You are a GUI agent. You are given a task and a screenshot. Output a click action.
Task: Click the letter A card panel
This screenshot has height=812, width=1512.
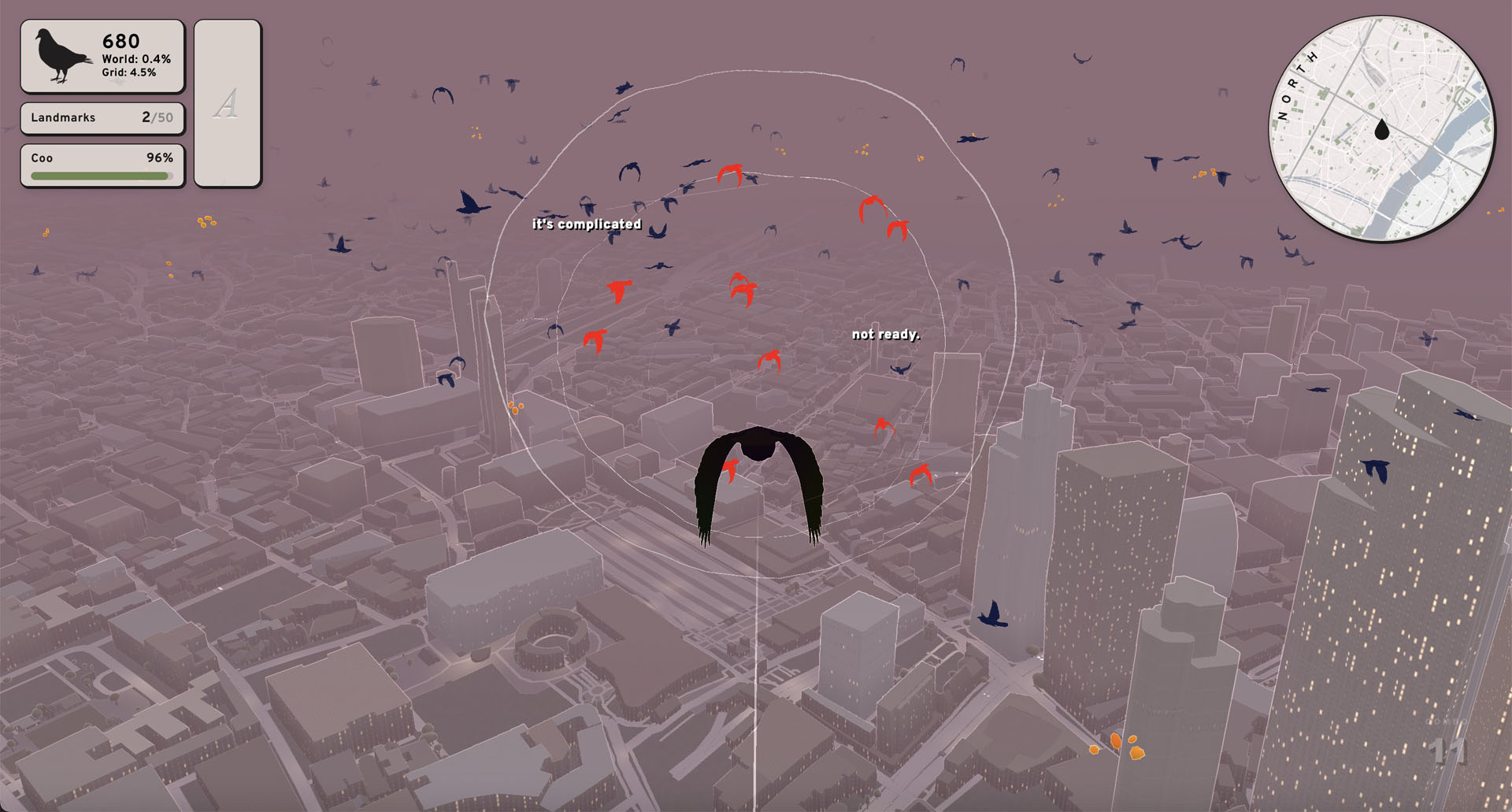[x=228, y=102]
